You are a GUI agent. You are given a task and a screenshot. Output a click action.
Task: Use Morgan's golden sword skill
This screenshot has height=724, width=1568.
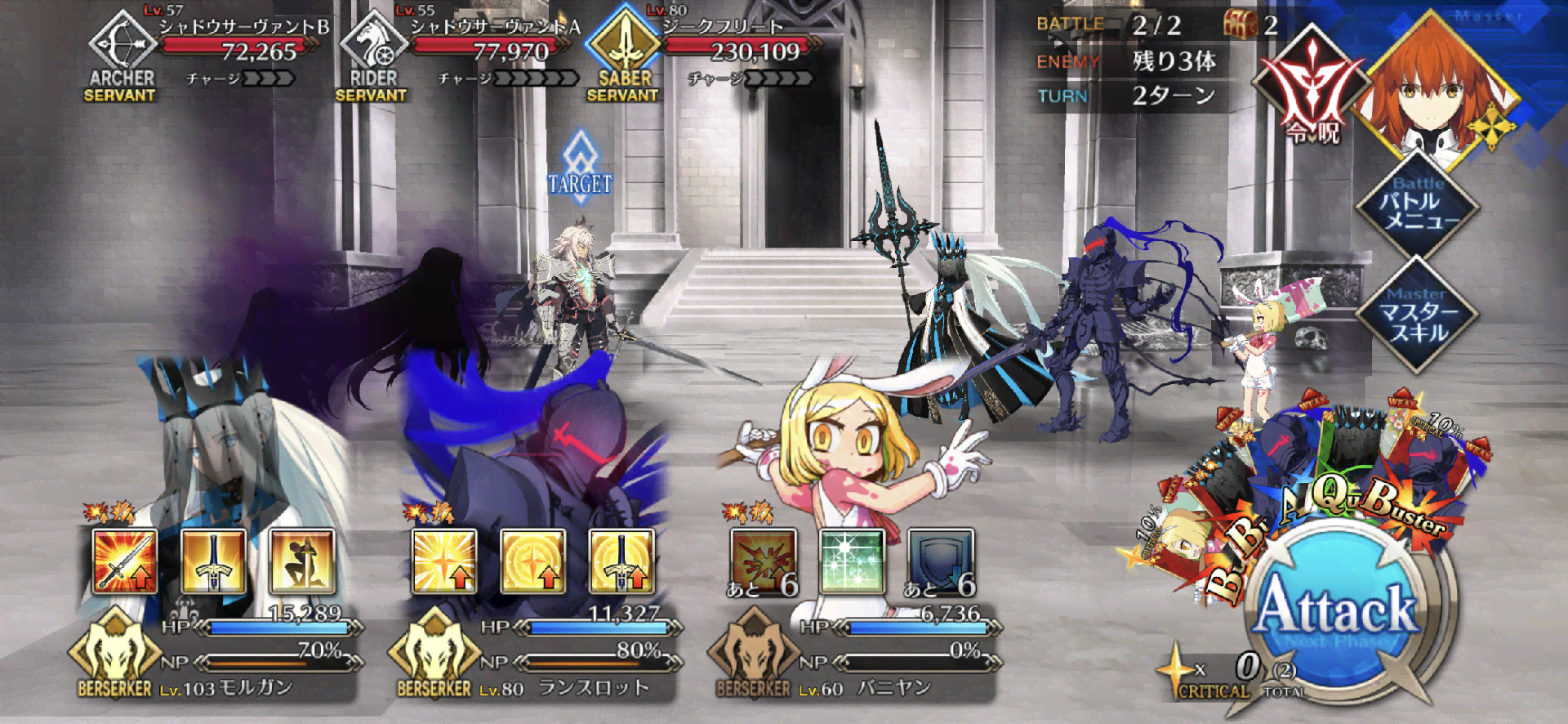(213, 561)
